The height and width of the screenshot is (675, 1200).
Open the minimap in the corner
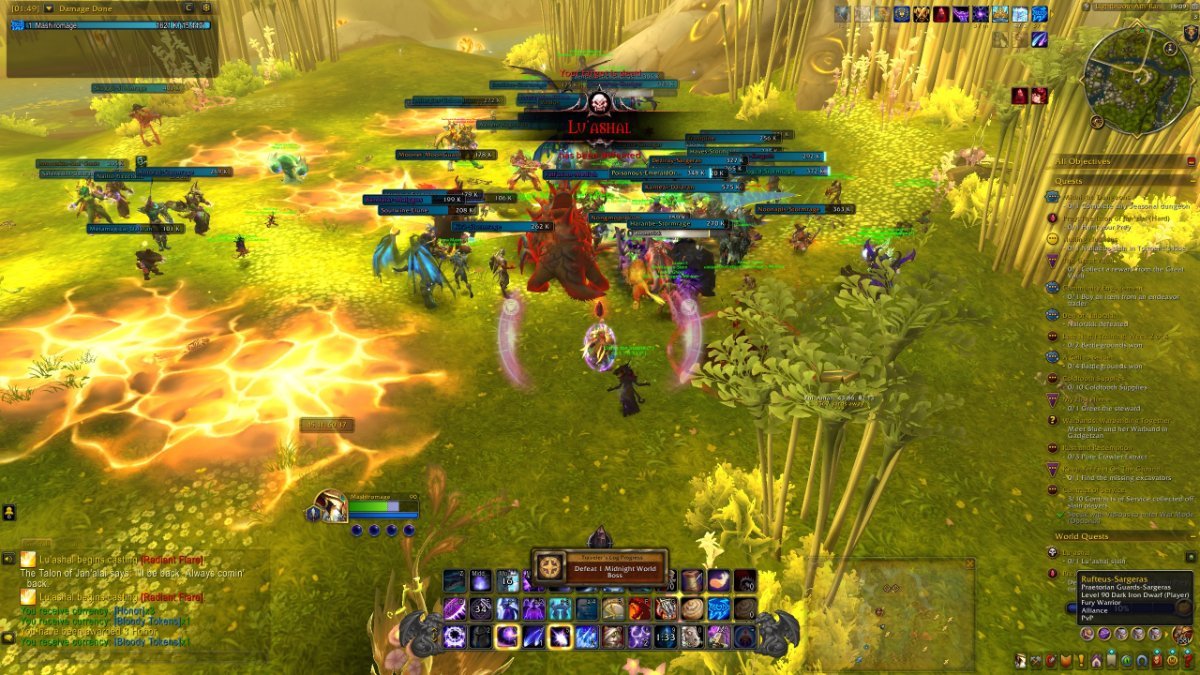[x=1138, y=80]
